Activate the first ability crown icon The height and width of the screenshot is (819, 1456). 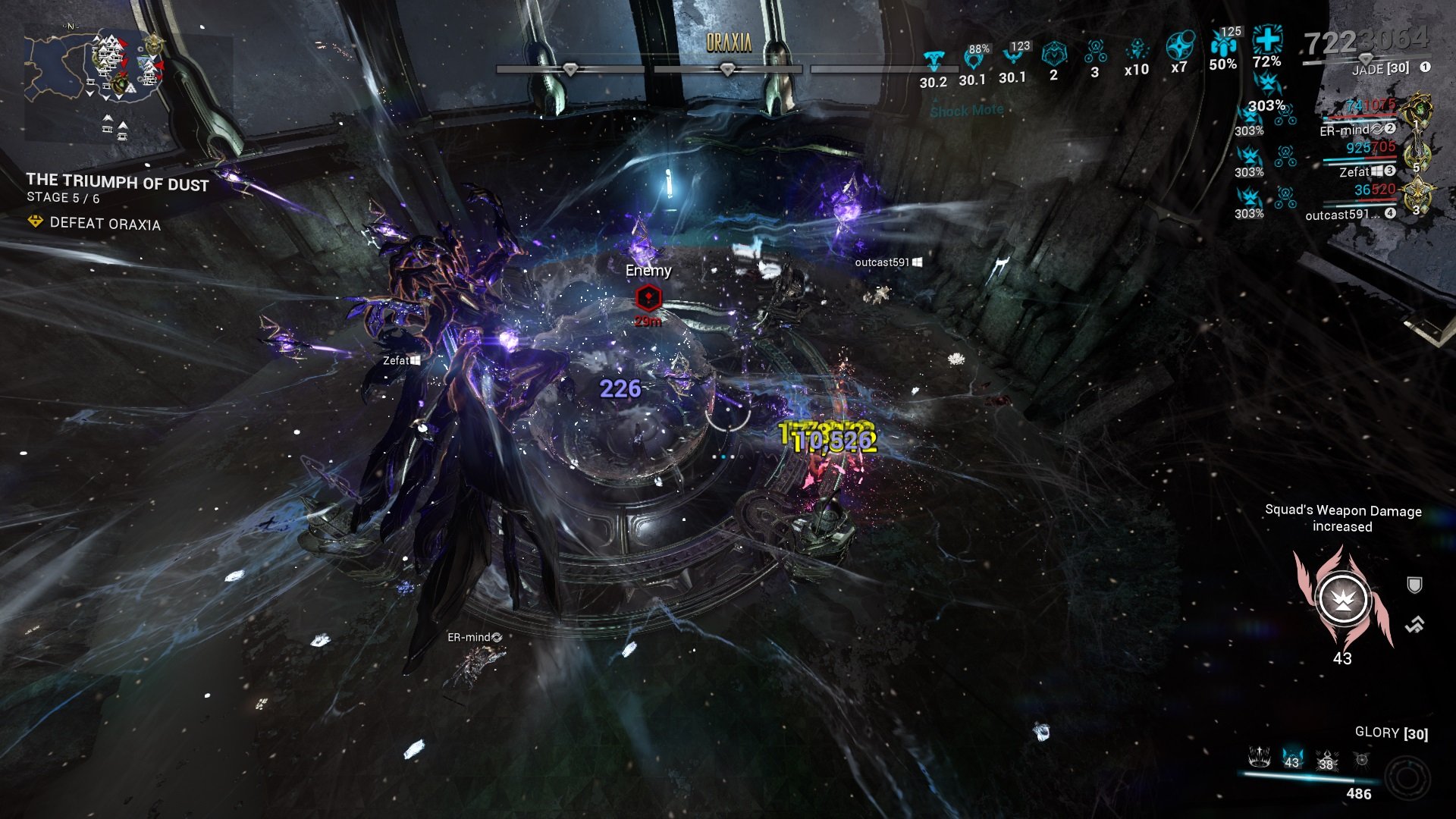(x=1260, y=757)
